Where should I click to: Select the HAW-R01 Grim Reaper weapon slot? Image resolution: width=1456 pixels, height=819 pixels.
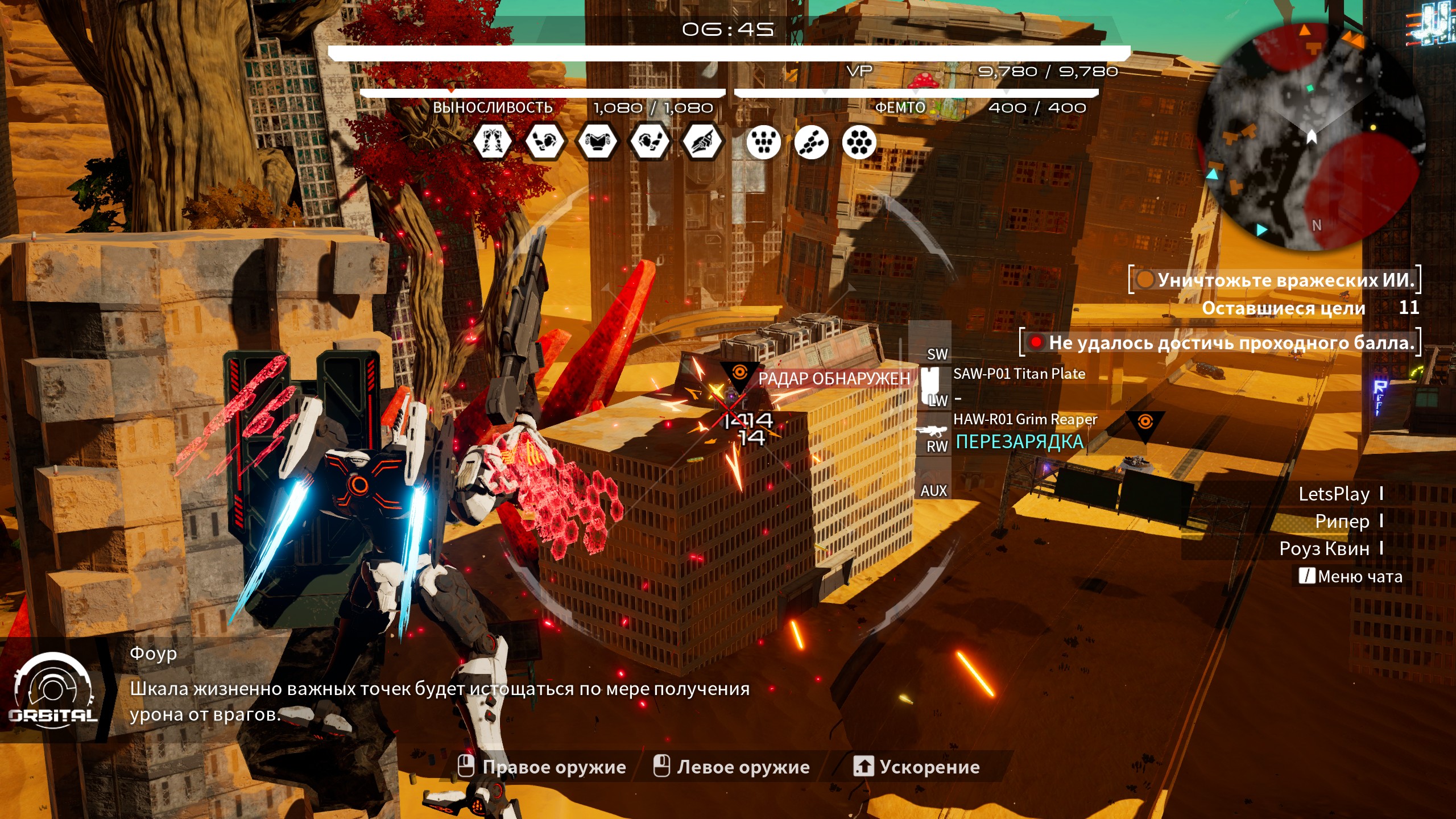click(x=1025, y=420)
